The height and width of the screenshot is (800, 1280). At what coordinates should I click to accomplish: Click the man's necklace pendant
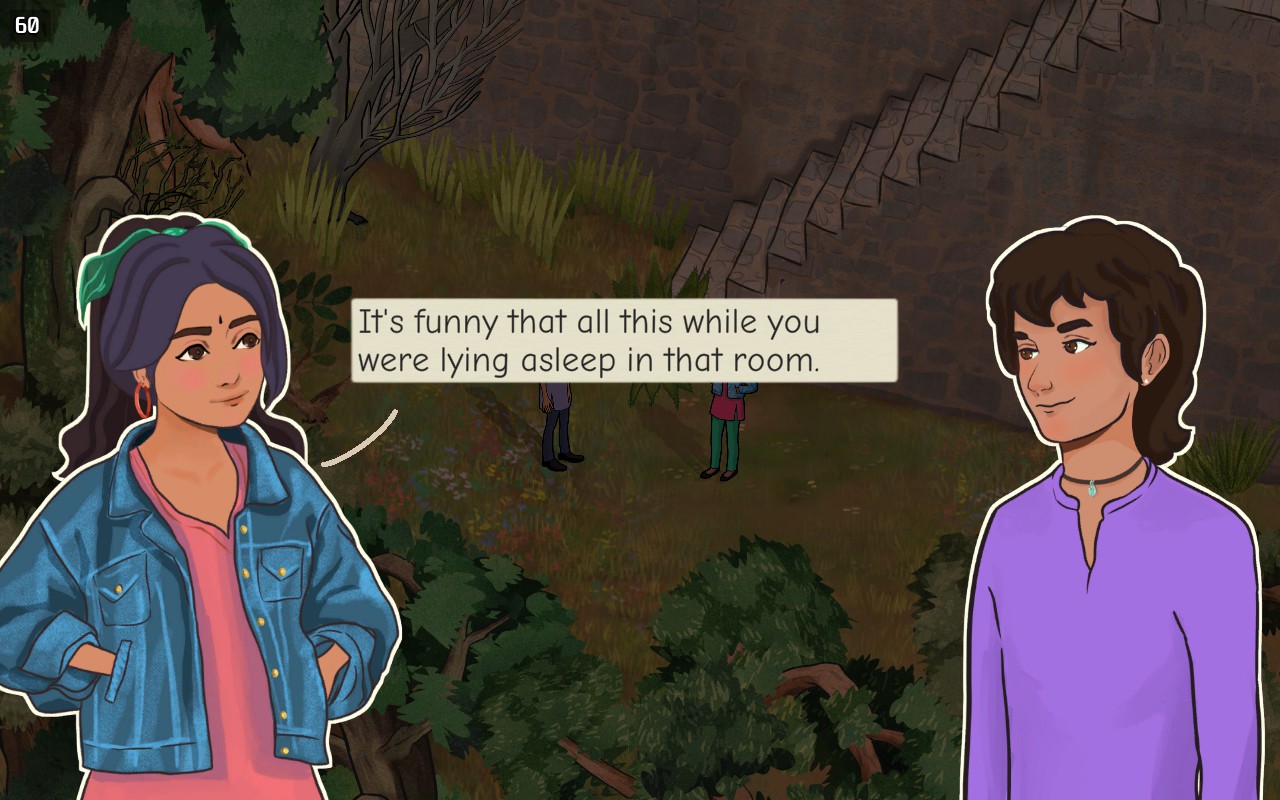(x=1092, y=488)
